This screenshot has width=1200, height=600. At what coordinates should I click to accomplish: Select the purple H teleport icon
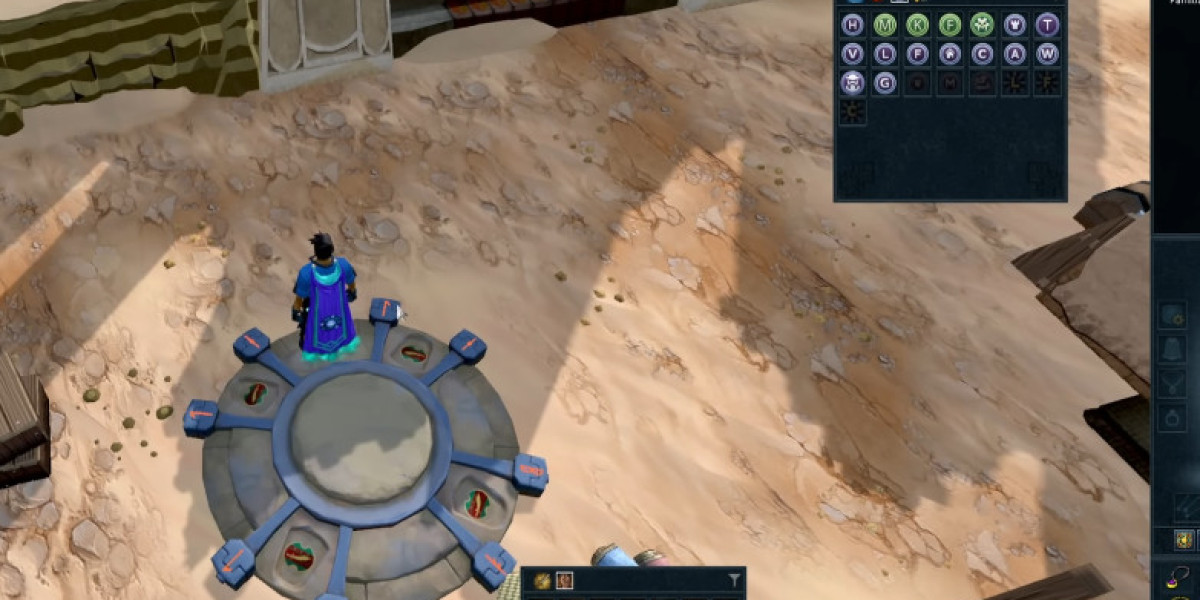coord(853,24)
